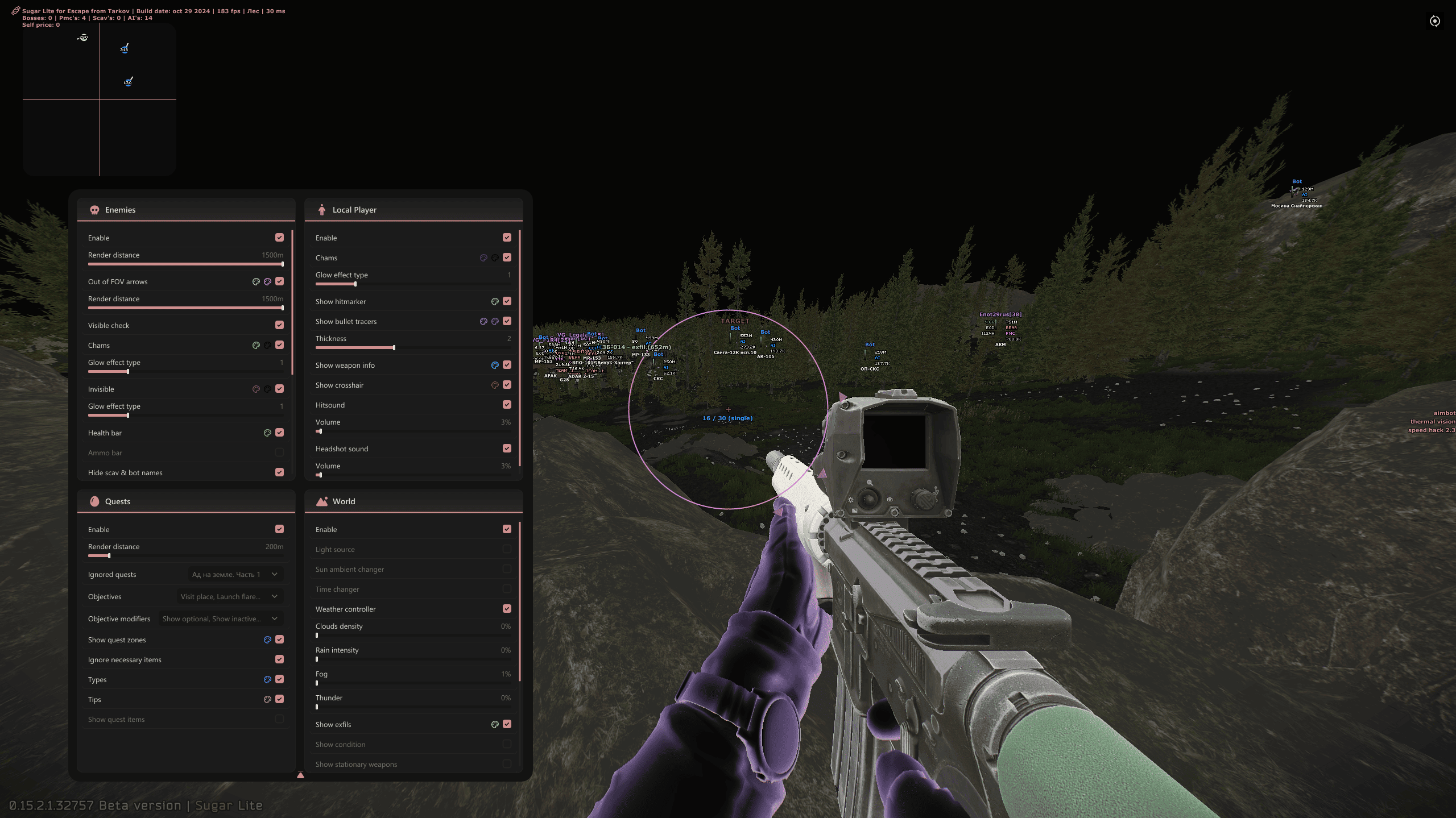Toggle the Health bar checkbox
This screenshot has width=1456, height=818.
[279, 433]
